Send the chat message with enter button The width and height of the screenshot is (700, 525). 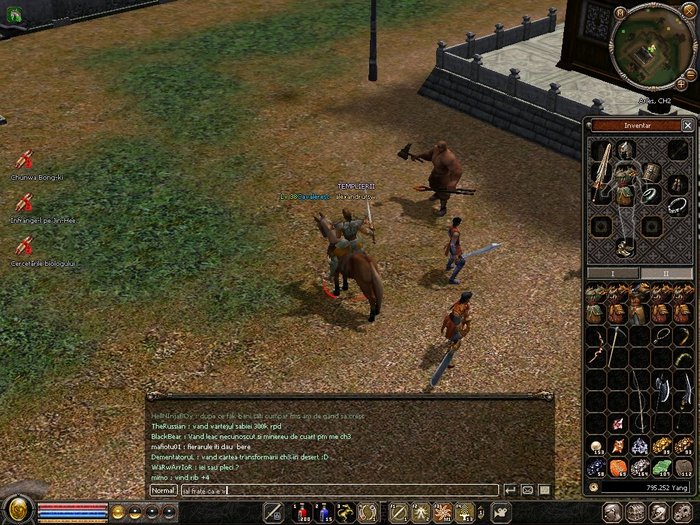510,490
